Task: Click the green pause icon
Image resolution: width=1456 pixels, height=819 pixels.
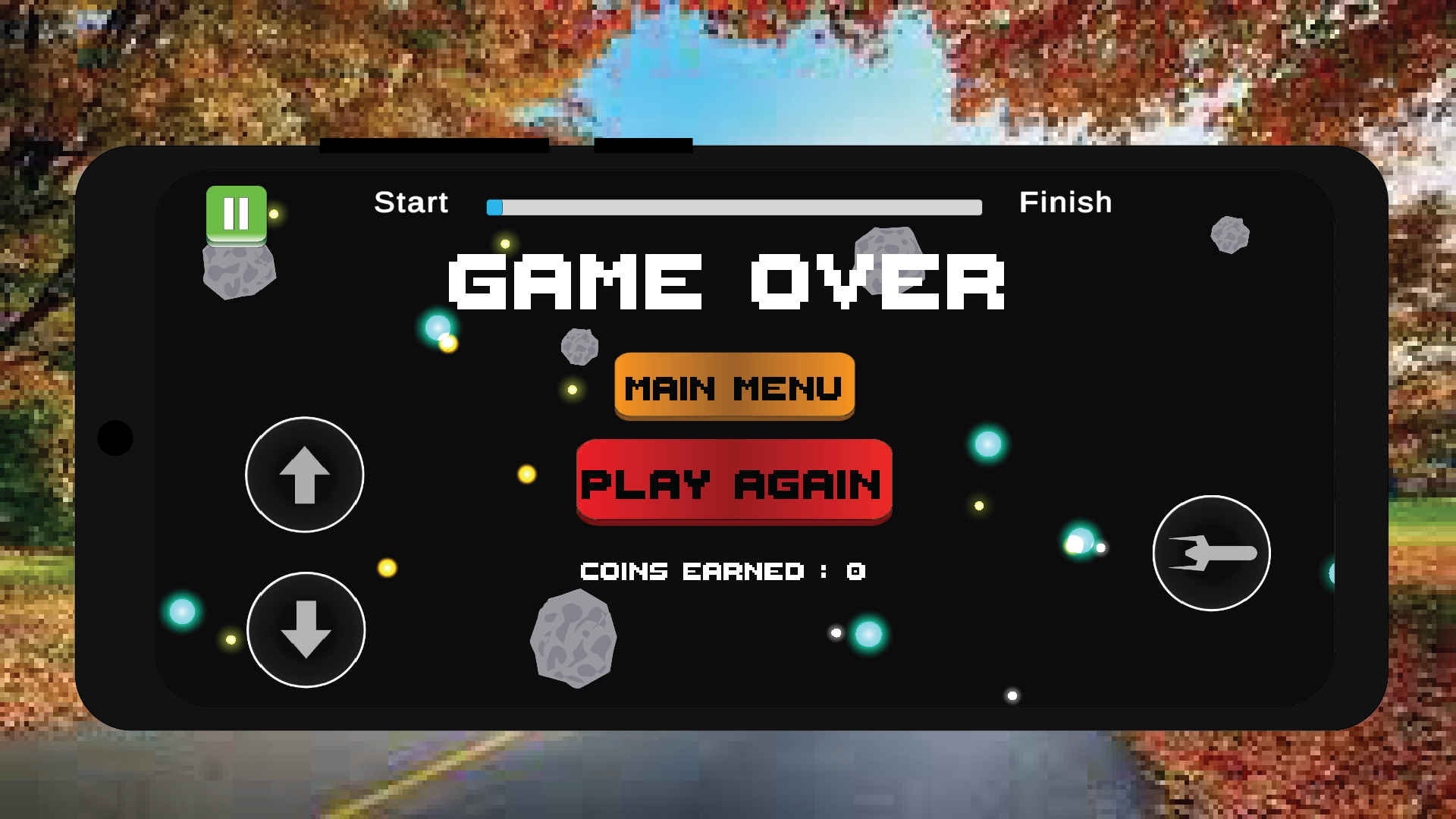Action: tap(236, 213)
